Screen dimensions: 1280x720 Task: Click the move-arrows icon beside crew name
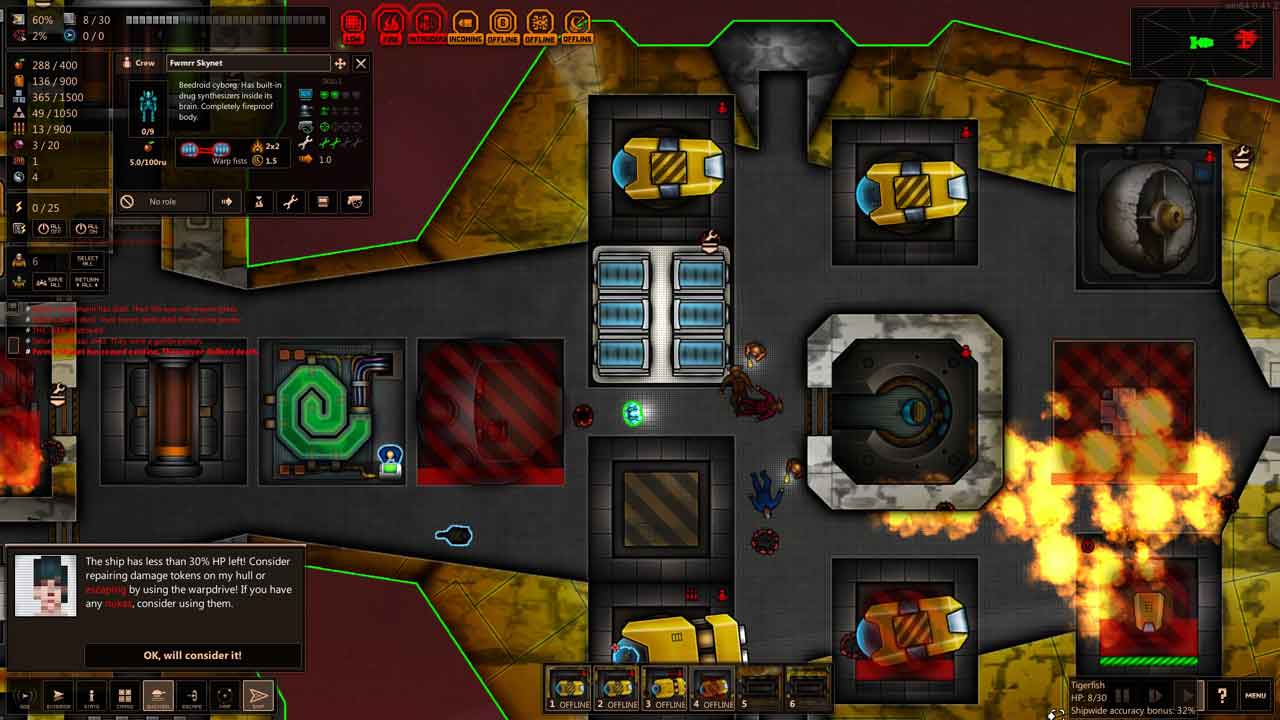[340, 63]
